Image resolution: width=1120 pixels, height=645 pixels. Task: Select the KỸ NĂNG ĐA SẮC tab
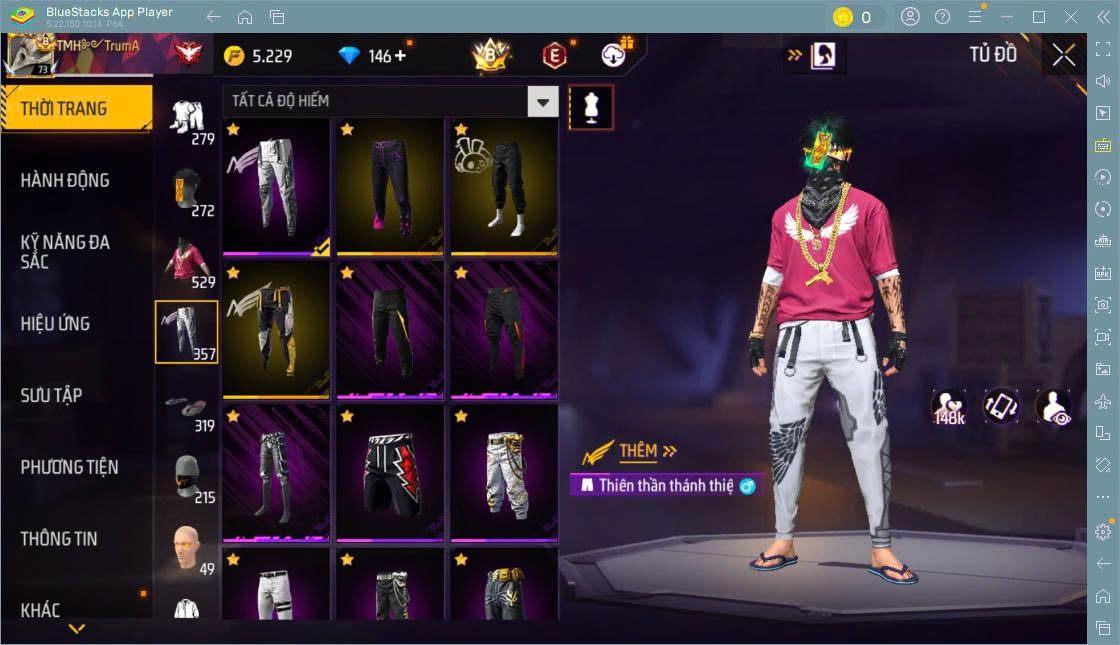coord(66,251)
